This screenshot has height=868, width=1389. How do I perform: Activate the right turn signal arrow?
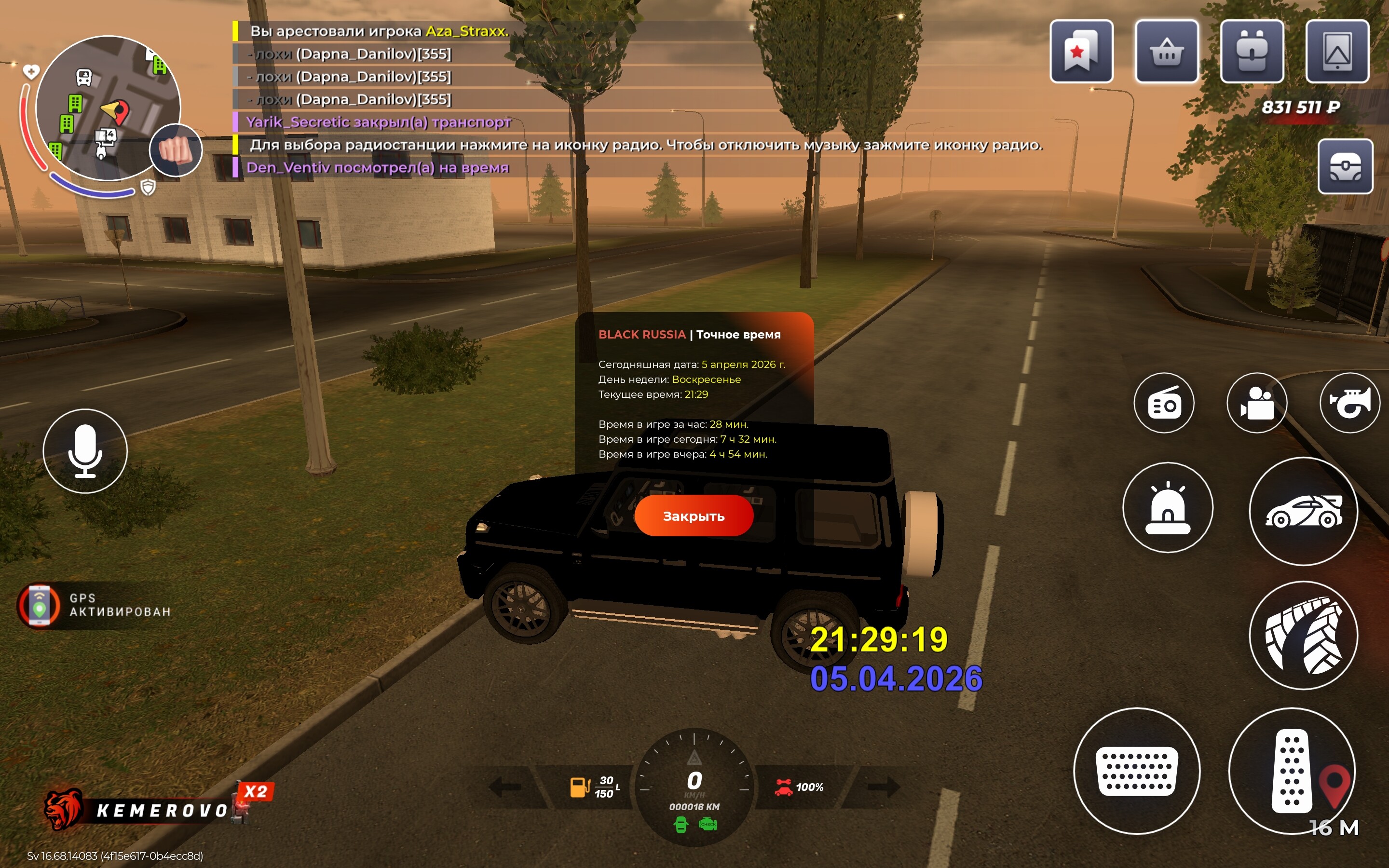884,787
